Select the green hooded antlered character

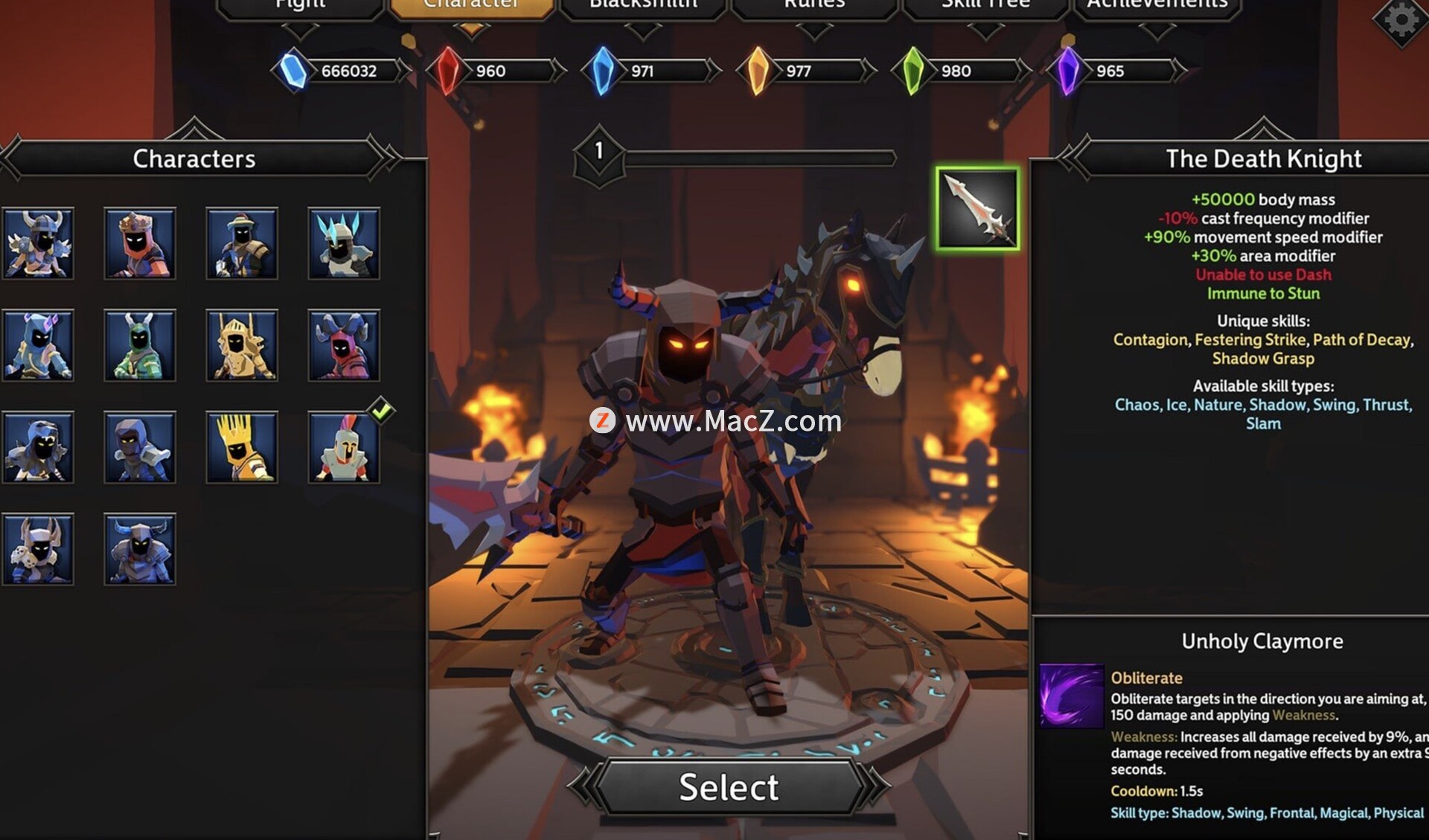[x=139, y=346]
